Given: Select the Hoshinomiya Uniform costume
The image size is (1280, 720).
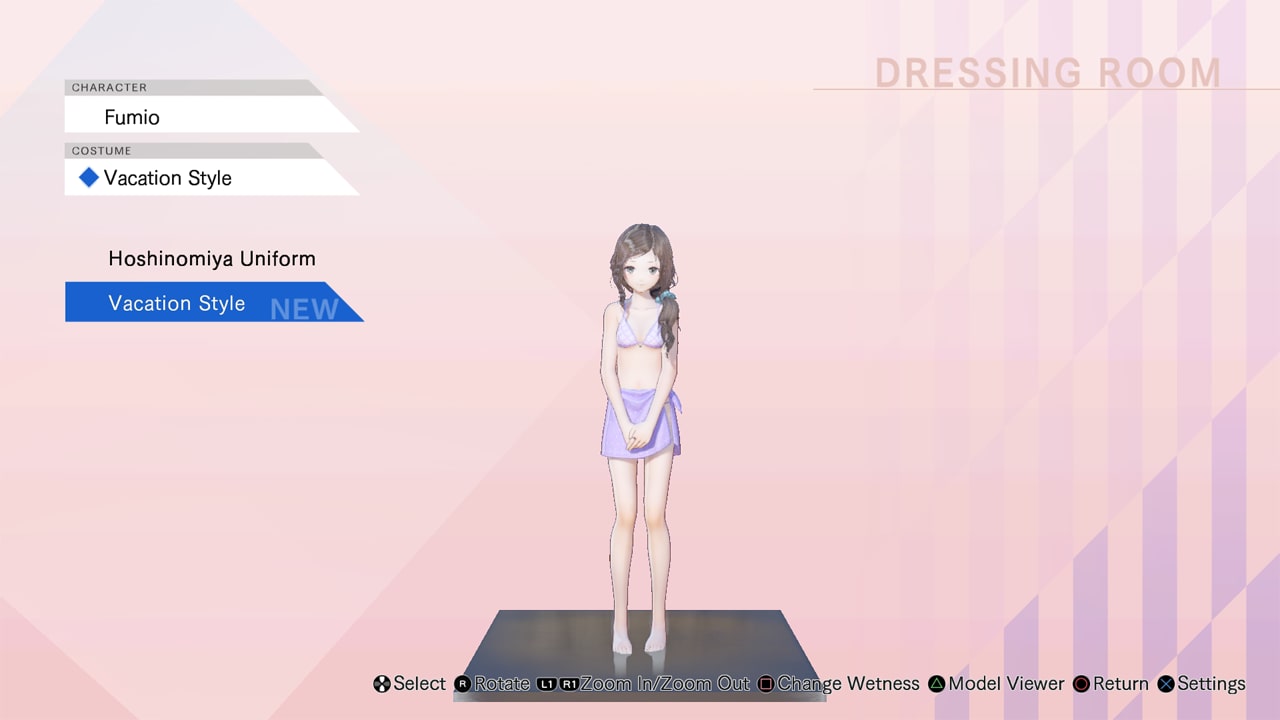Looking at the screenshot, I should pos(211,258).
